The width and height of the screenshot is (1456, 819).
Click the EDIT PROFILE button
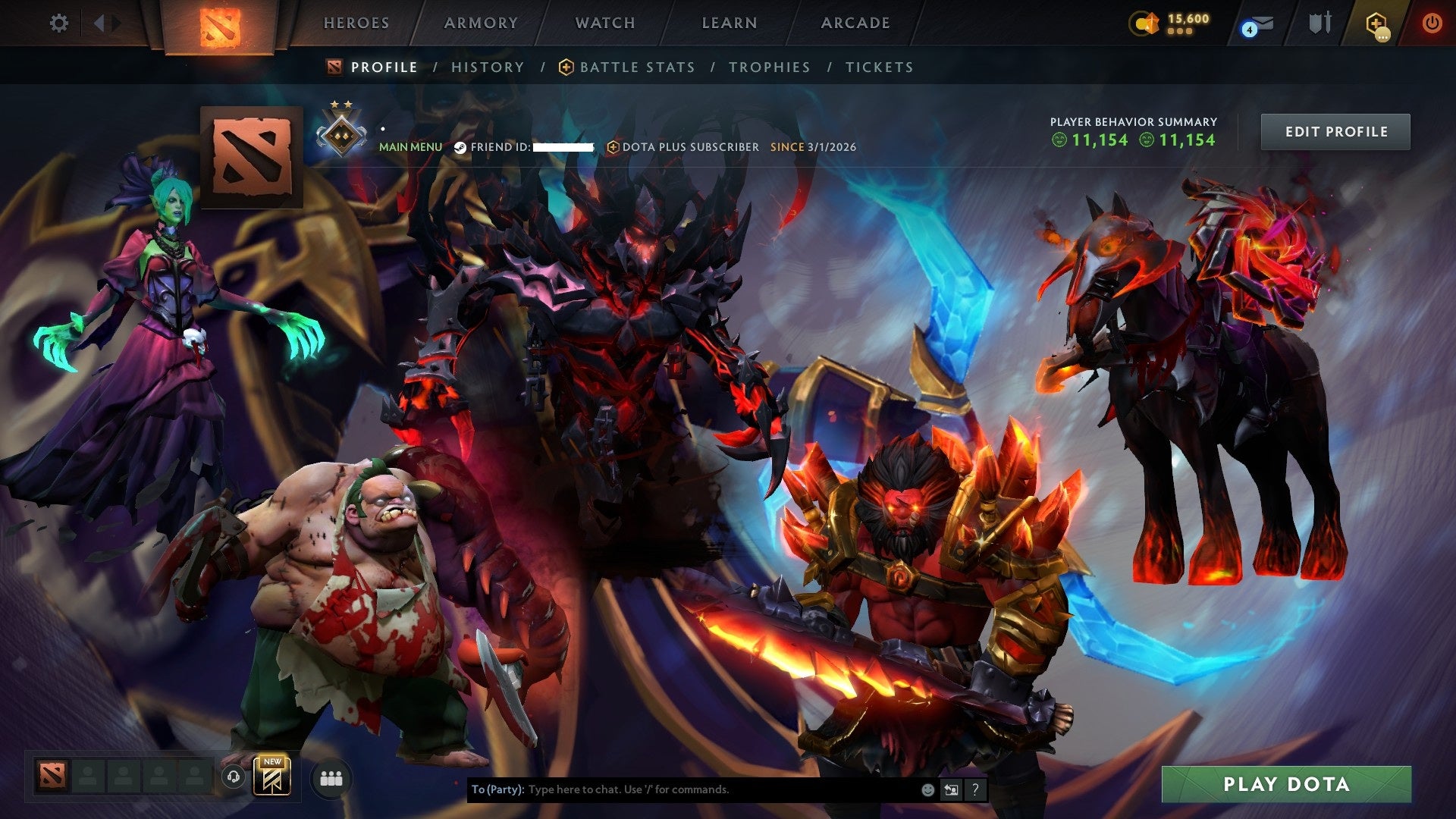tap(1335, 130)
